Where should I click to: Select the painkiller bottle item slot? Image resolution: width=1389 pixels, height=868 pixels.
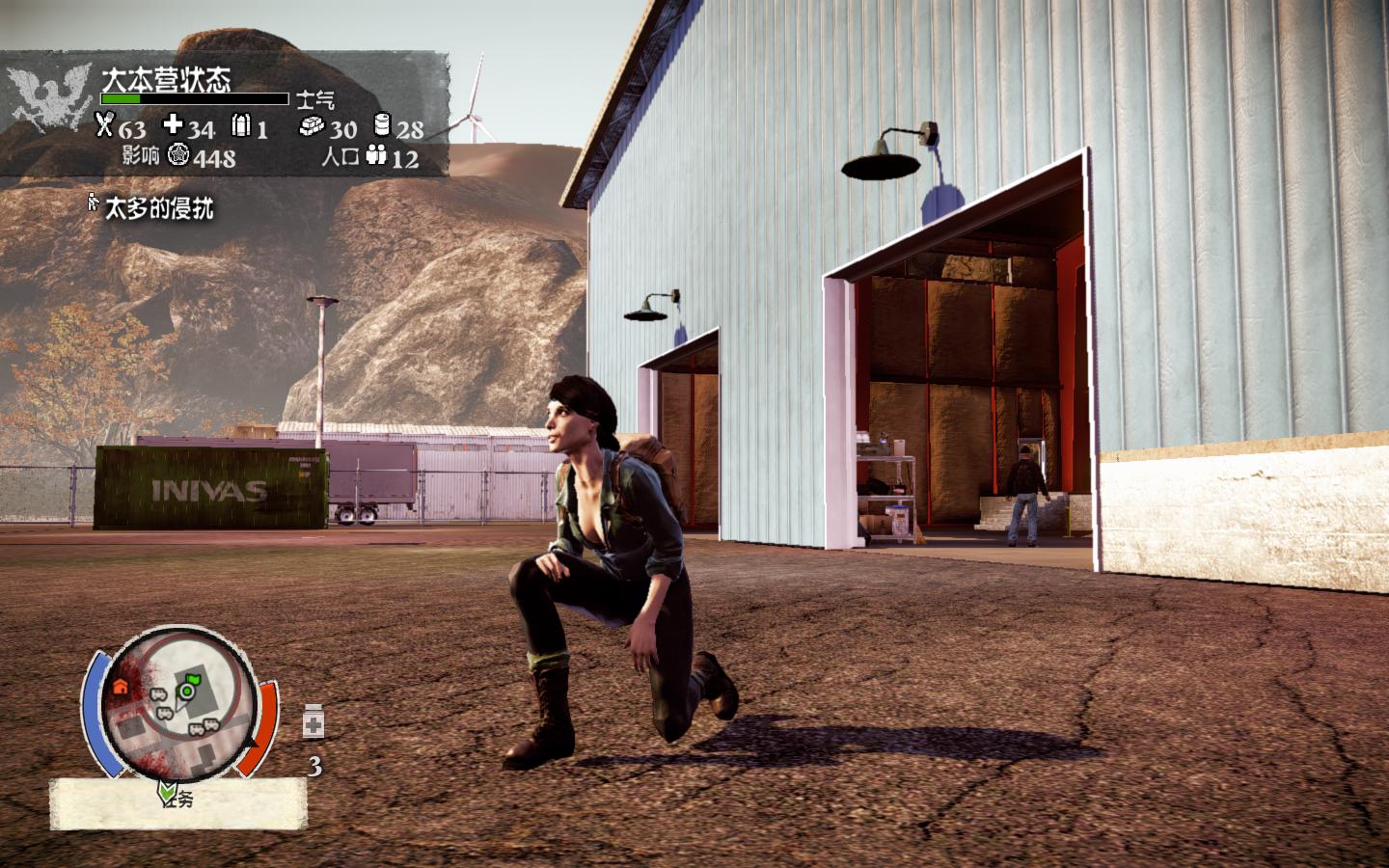(x=313, y=722)
